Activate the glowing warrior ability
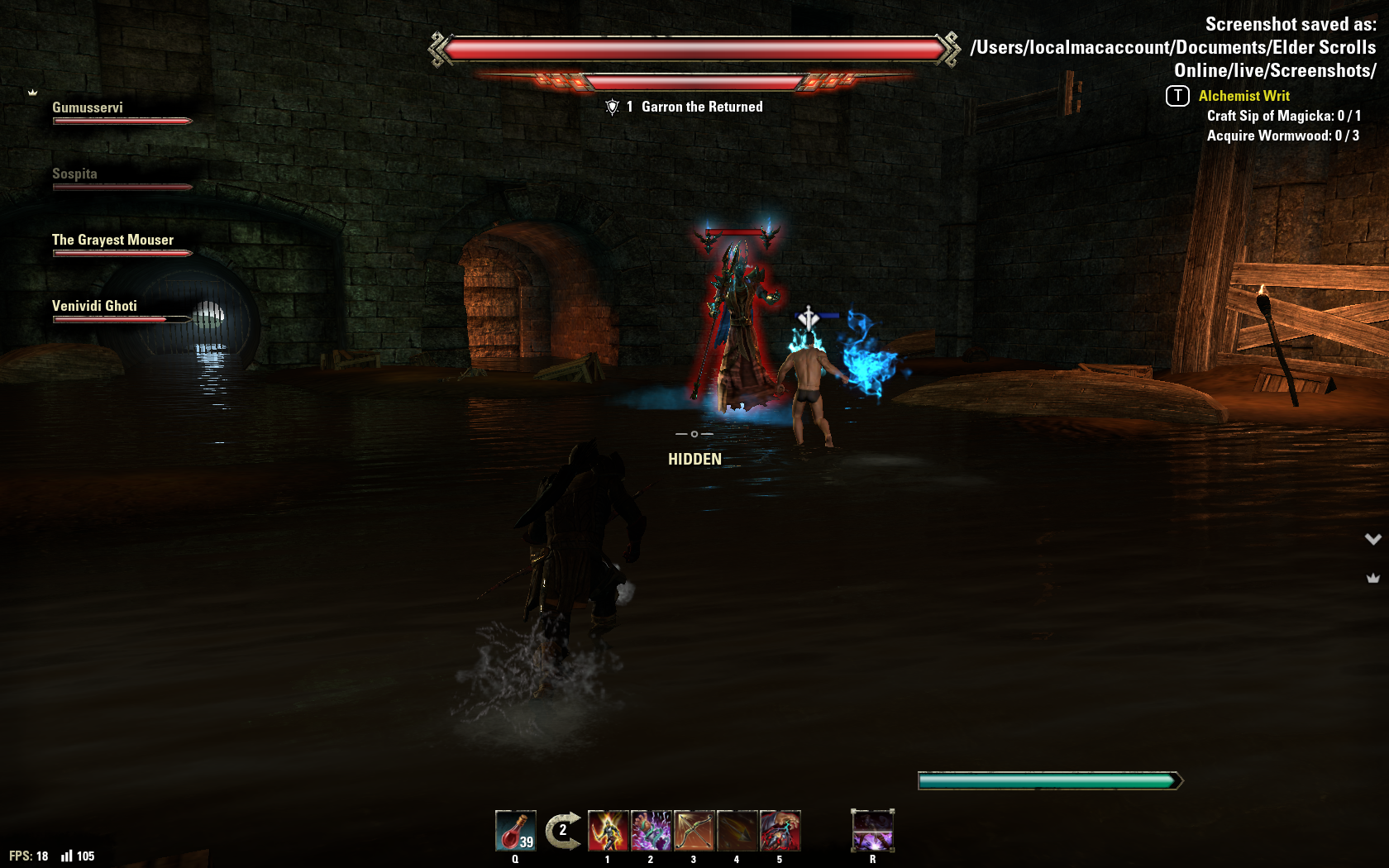The image size is (1389, 868). pos(608,831)
